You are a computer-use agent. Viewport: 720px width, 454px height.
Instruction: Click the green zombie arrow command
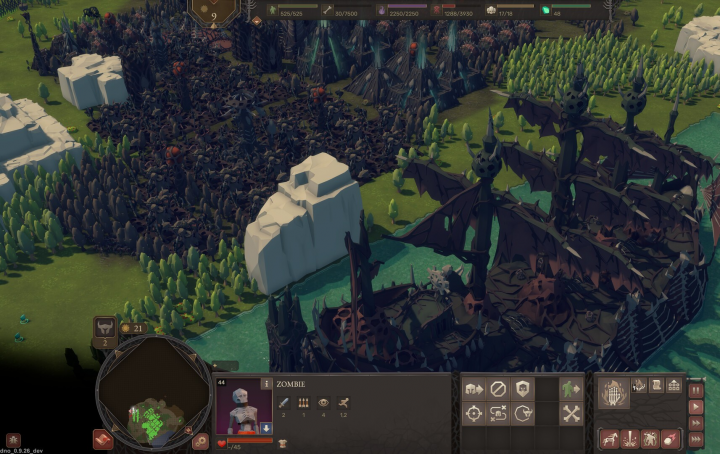[x=571, y=388]
